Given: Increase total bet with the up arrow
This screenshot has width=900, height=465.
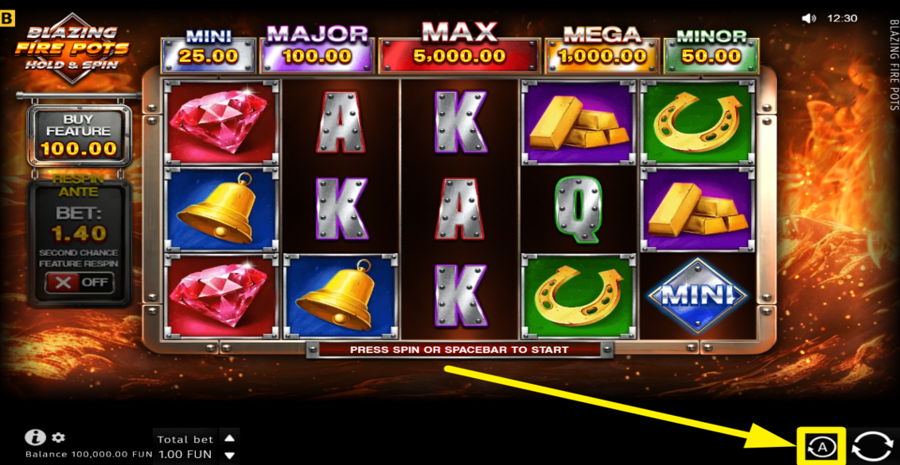Looking at the screenshot, I should coord(230,437).
